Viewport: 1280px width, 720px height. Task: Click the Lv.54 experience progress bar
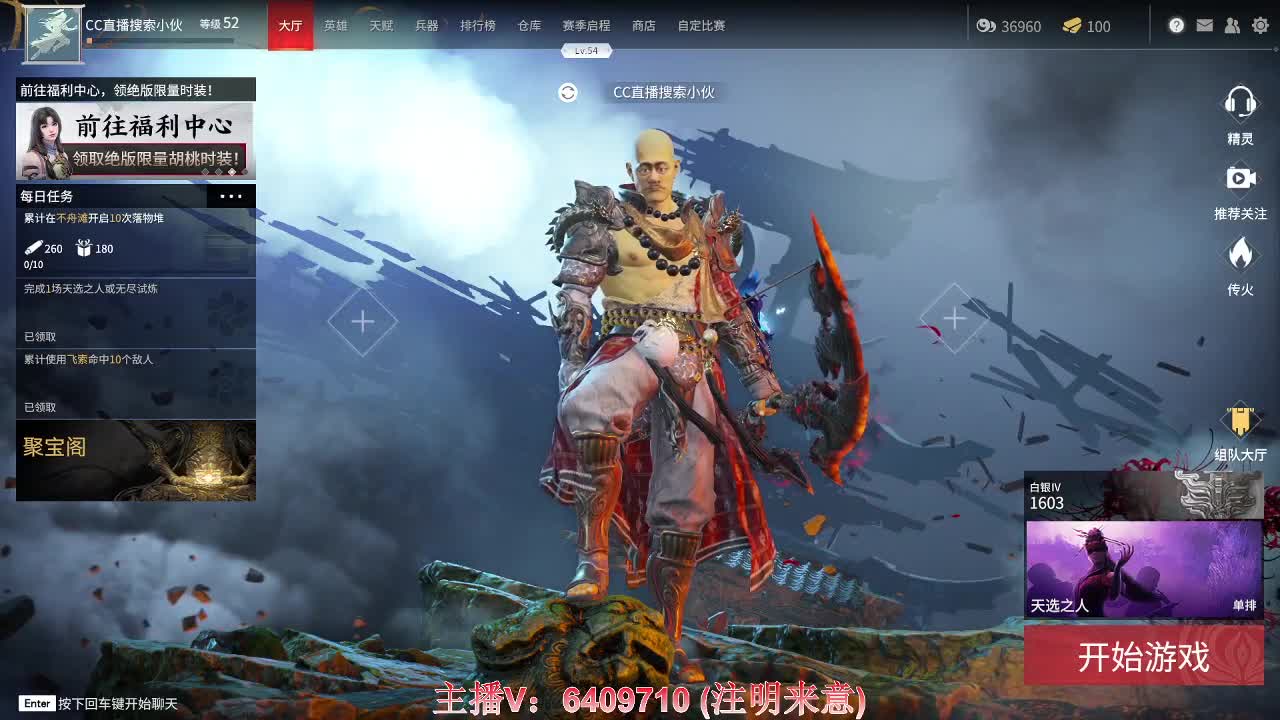[588, 49]
